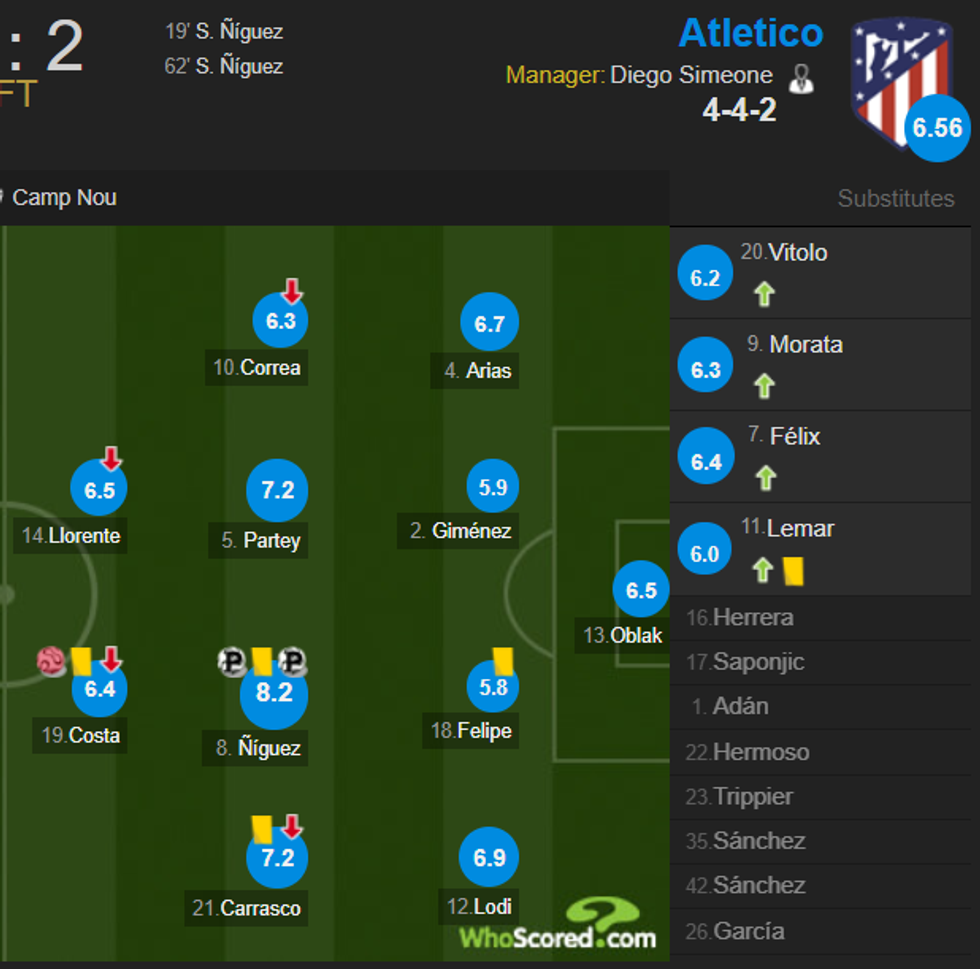Click the Atletico Madrid club crest
Image resolution: width=980 pixels, height=969 pixels.
click(x=899, y=82)
